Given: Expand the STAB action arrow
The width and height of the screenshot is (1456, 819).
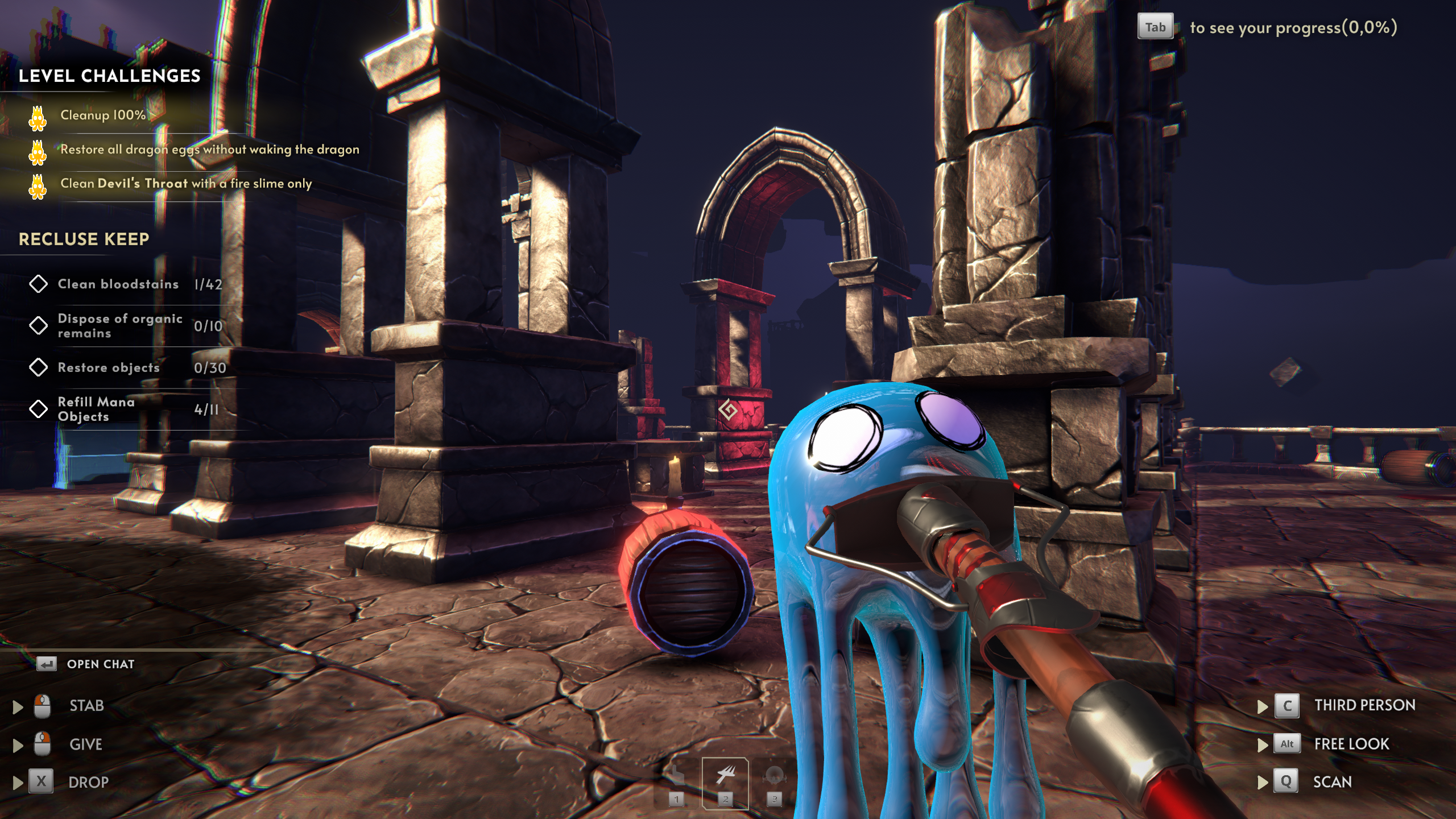Looking at the screenshot, I should [x=18, y=706].
